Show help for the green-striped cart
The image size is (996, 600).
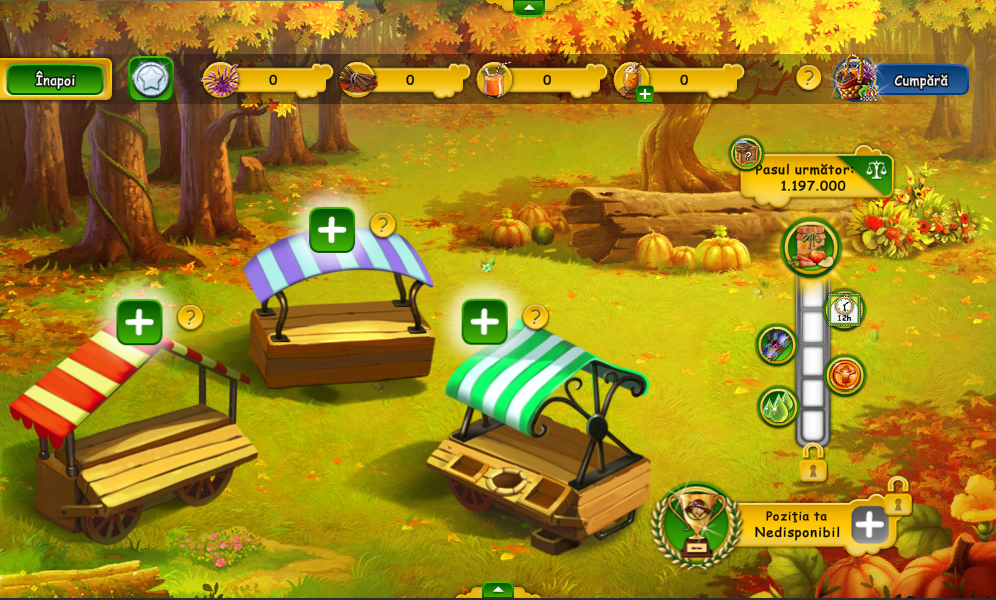[x=536, y=318]
